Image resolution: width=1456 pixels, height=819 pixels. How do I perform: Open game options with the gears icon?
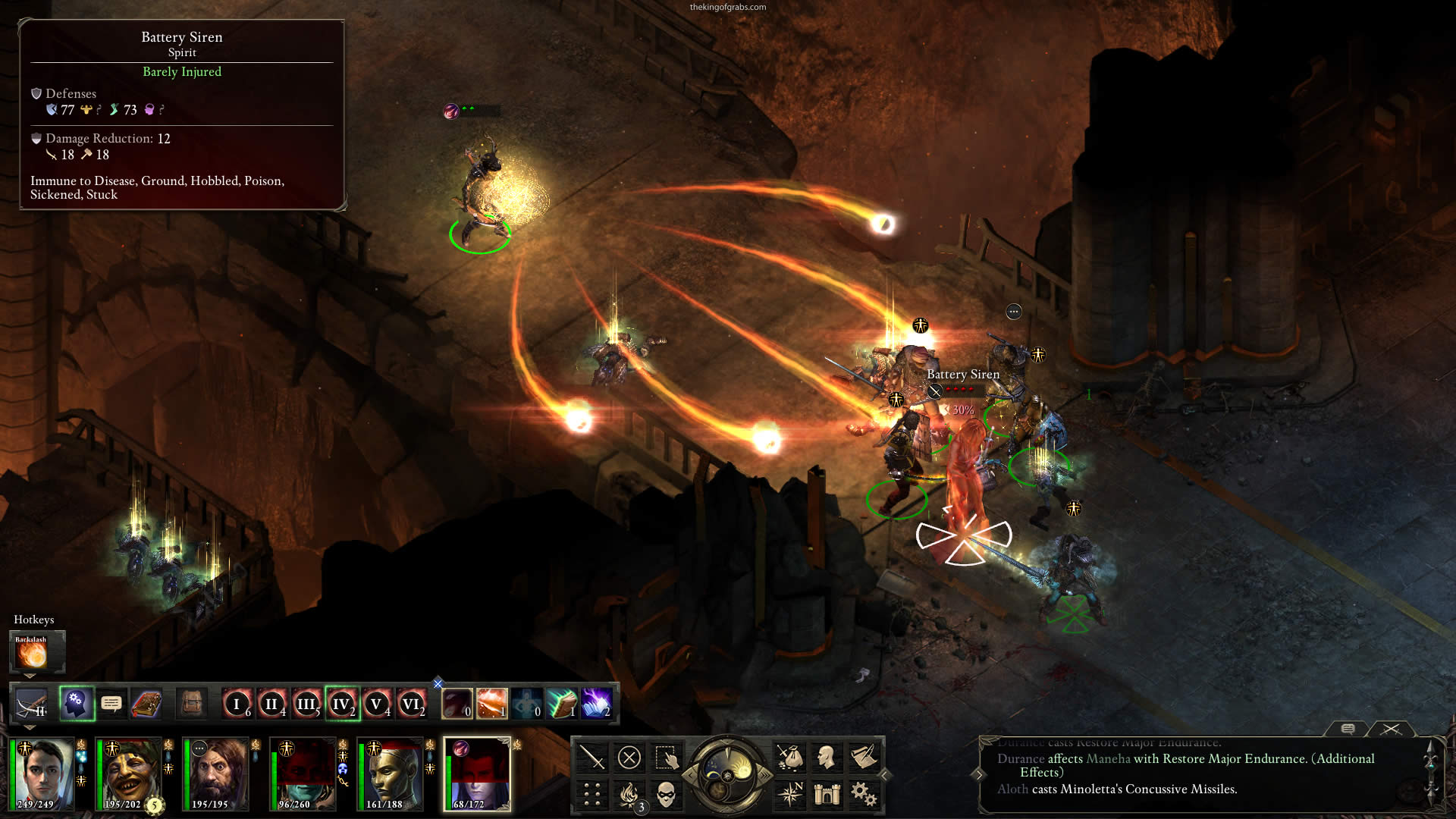864,795
